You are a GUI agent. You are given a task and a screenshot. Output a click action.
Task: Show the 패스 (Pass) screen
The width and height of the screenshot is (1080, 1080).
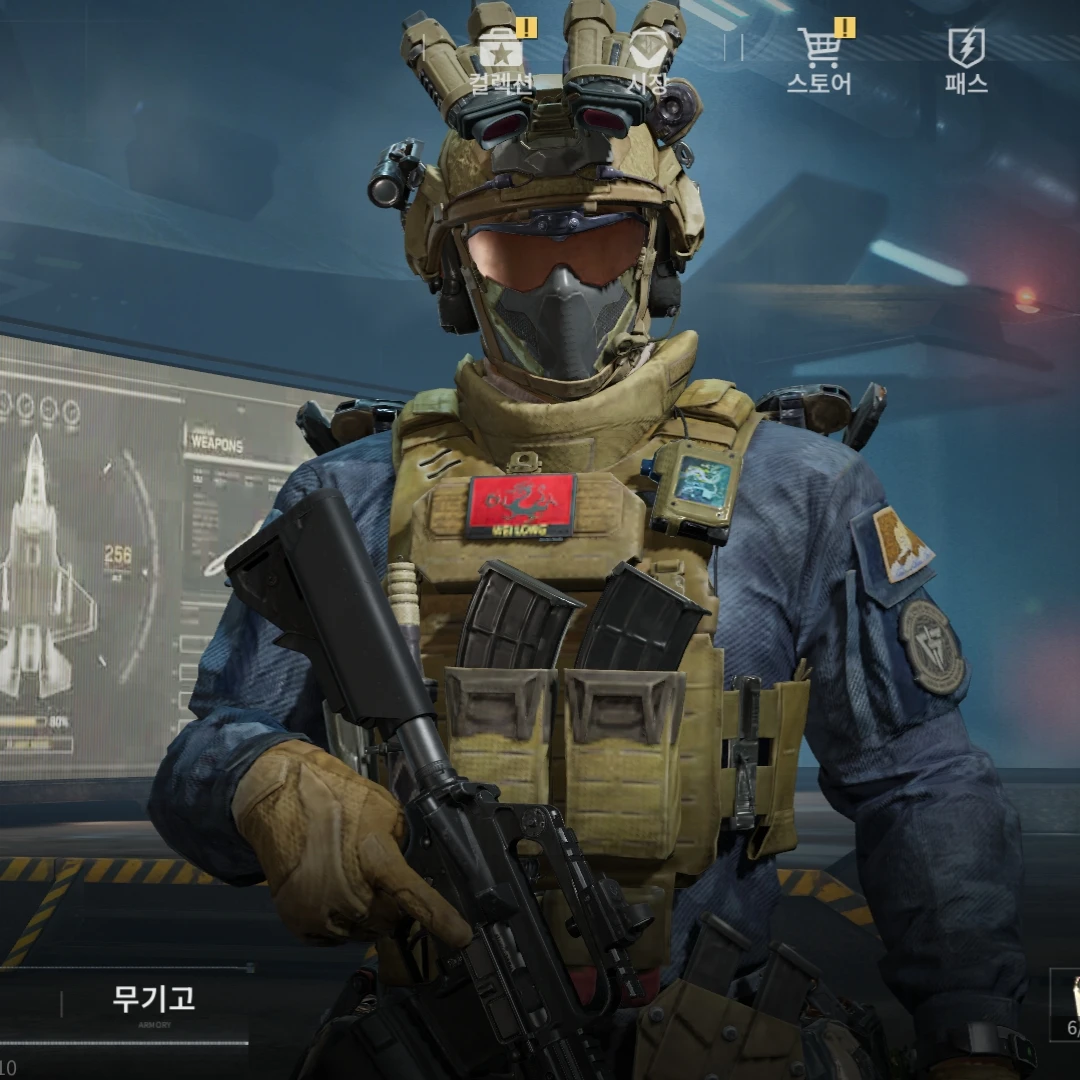[966, 60]
